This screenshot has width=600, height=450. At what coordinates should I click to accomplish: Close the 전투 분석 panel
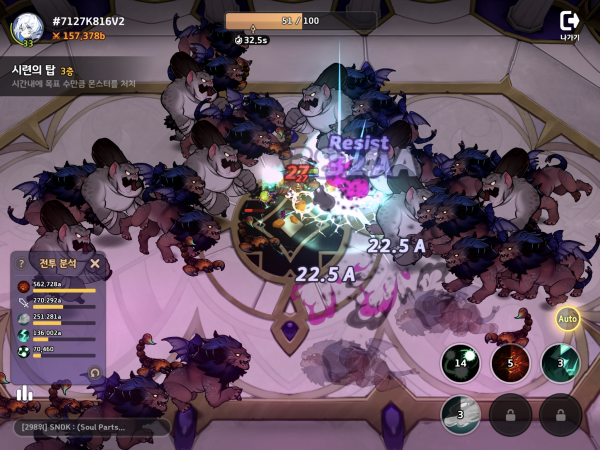tap(95, 264)
